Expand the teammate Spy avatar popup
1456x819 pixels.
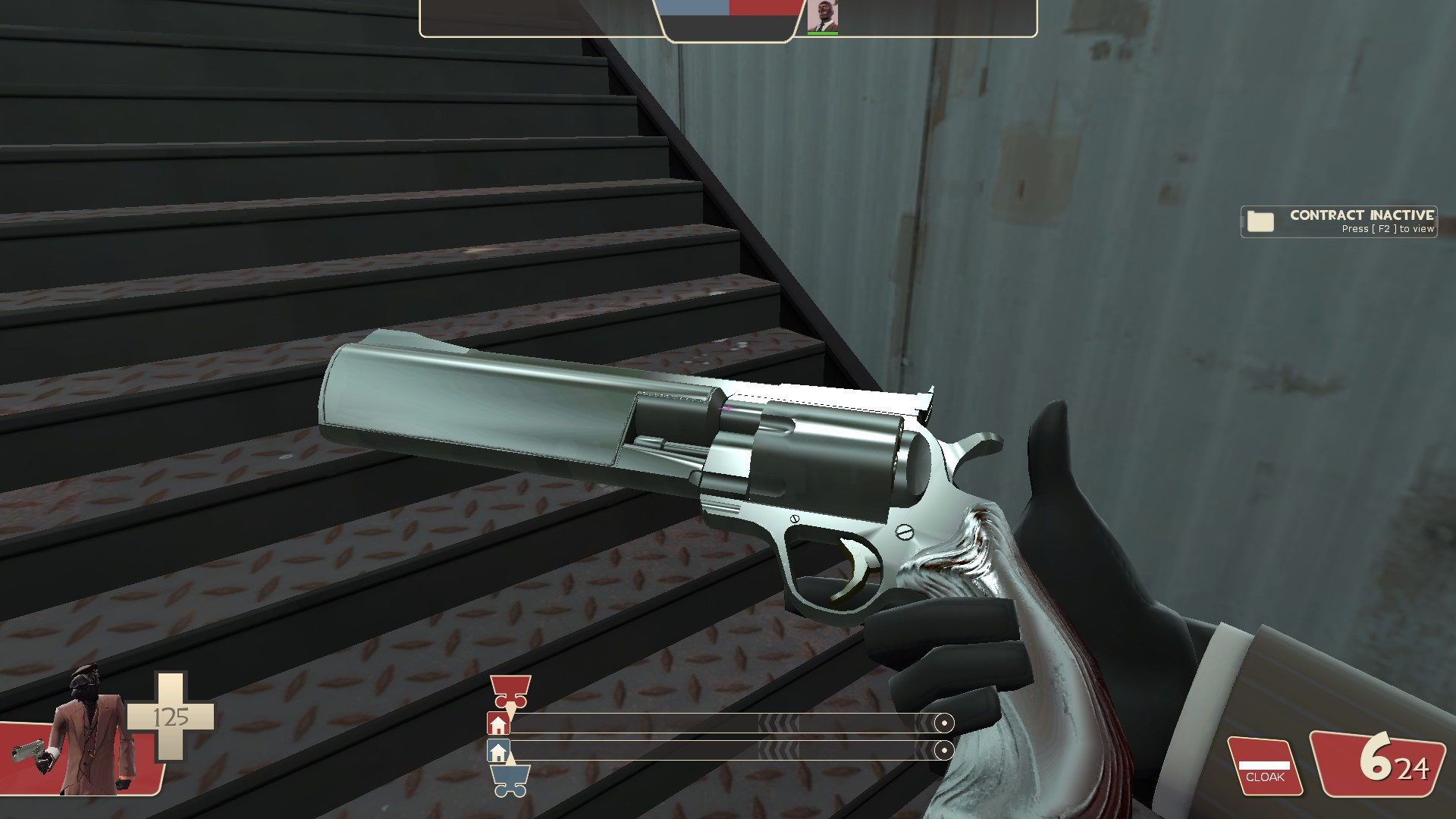pyautogui.click(x=824, y=15)
